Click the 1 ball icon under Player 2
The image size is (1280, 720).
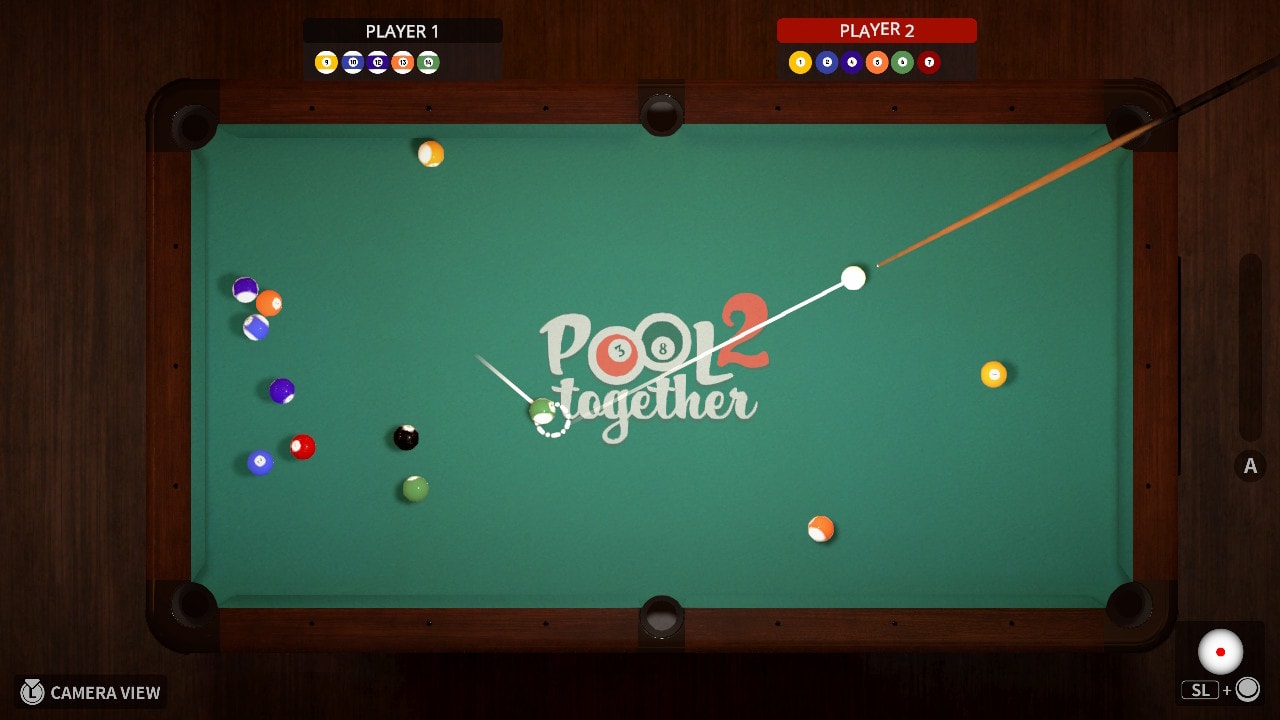tap(799, 61)
